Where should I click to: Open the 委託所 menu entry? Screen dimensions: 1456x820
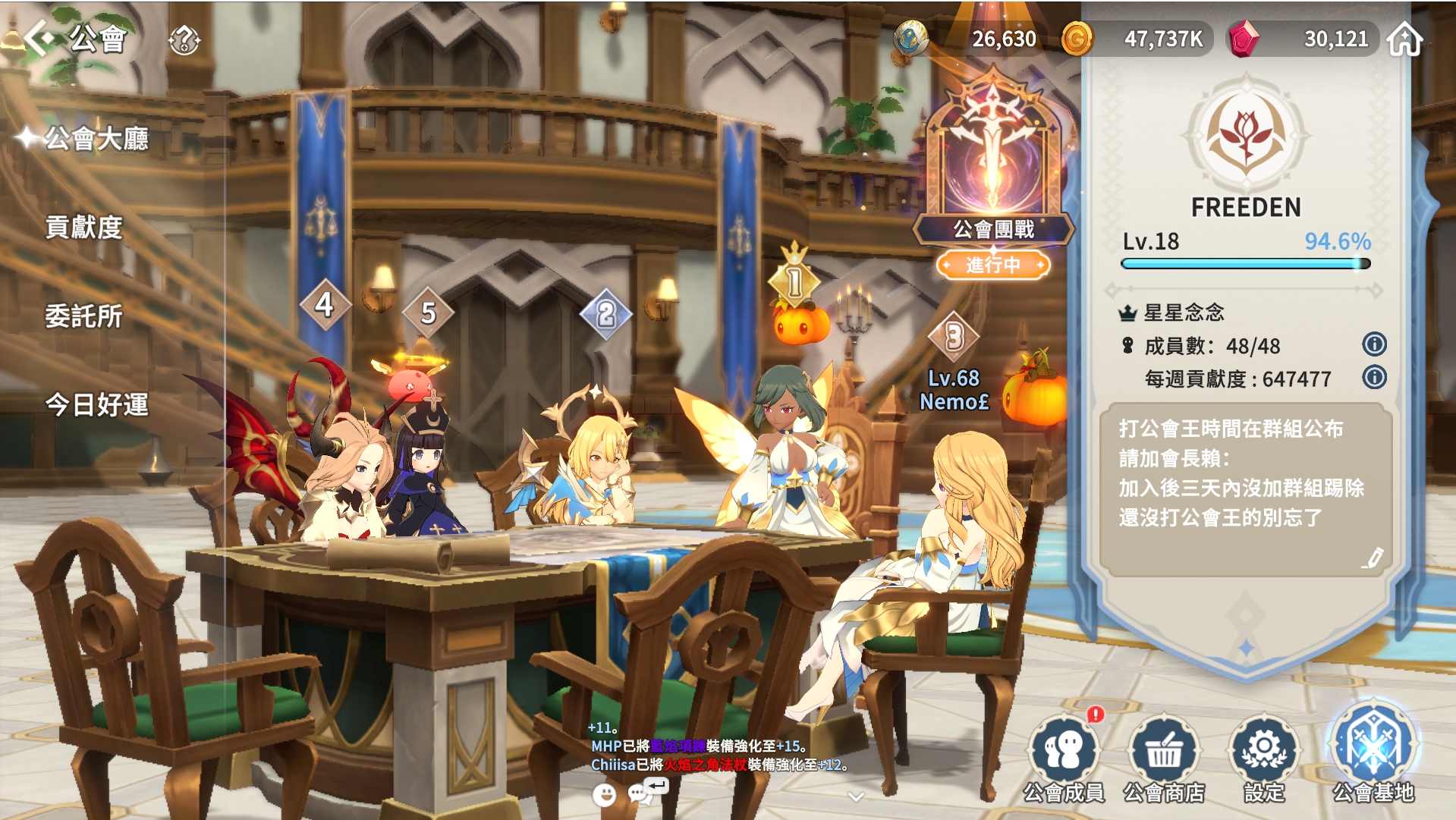[x=83, y=316]
